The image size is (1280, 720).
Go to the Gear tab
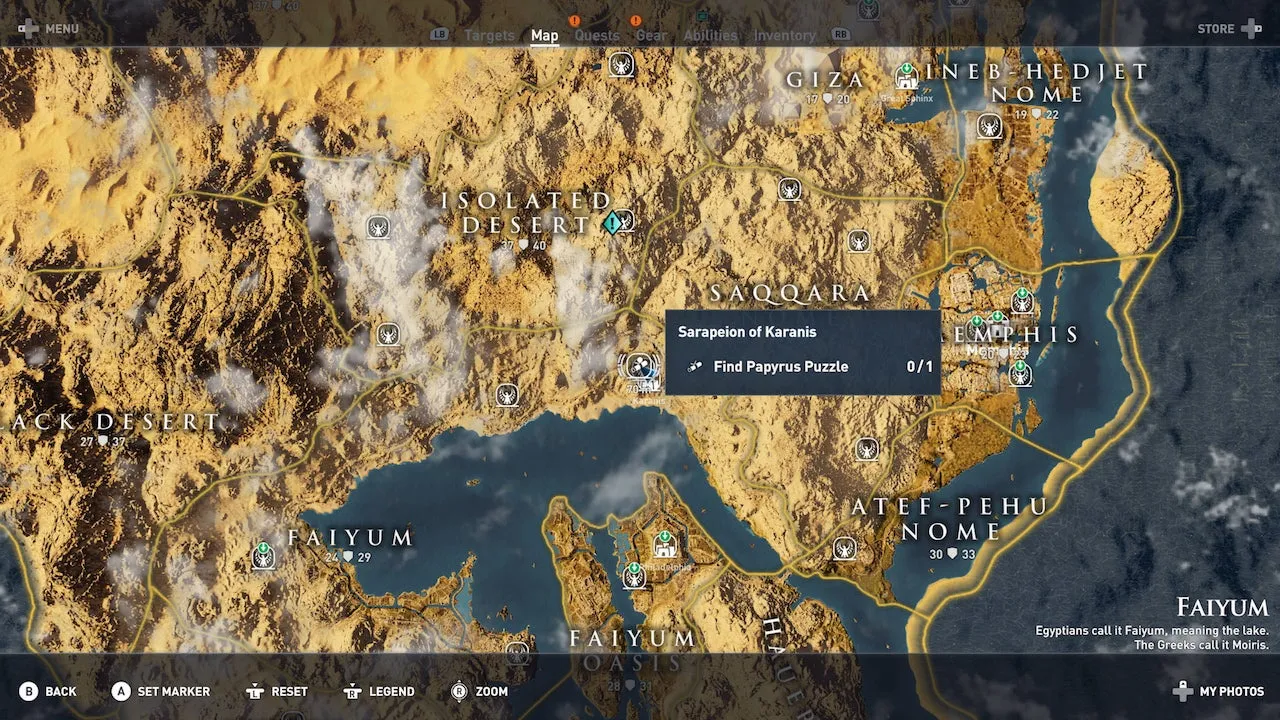point(651,36)
